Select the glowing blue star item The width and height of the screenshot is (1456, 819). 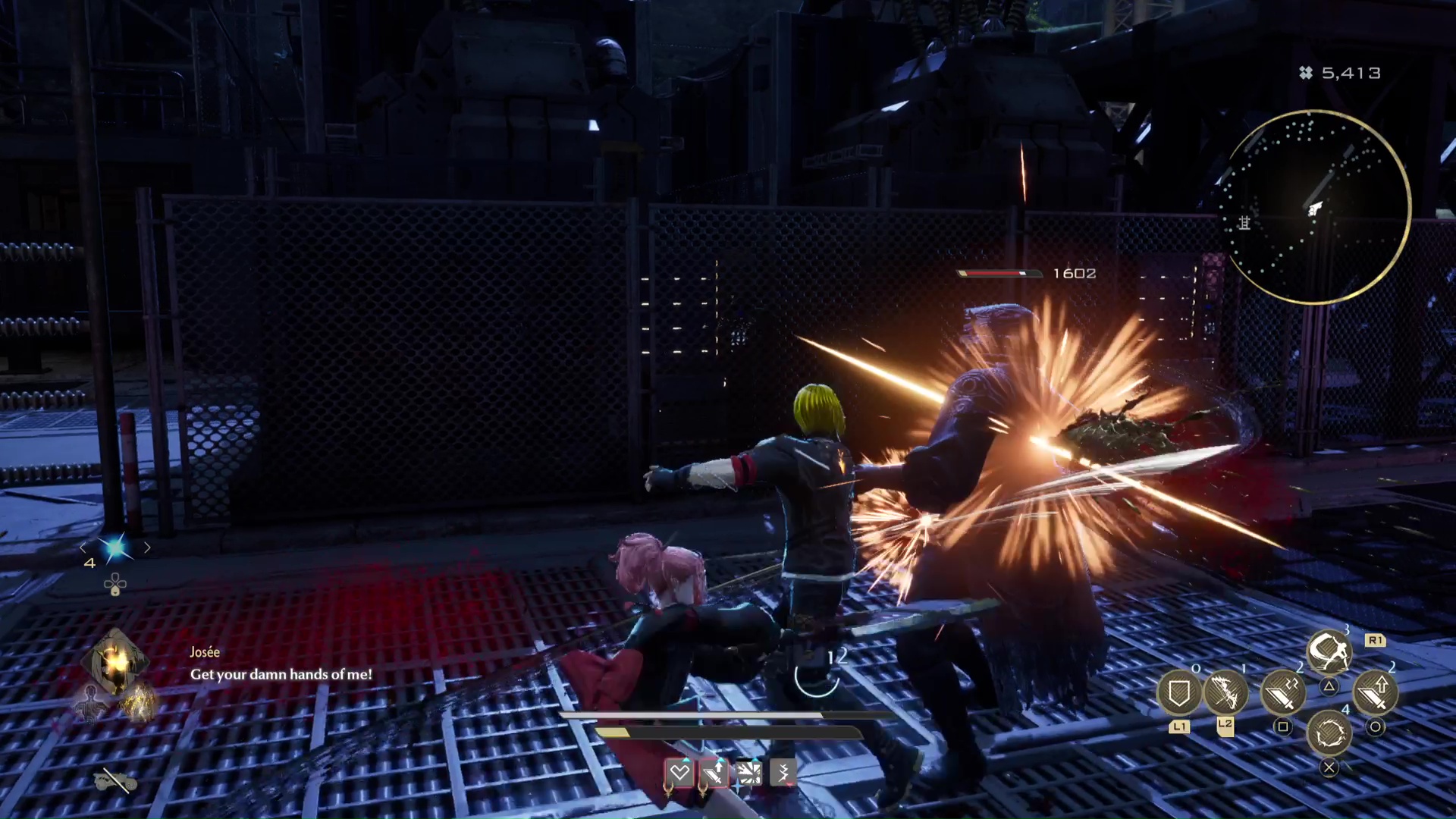[x=115, y=548]
